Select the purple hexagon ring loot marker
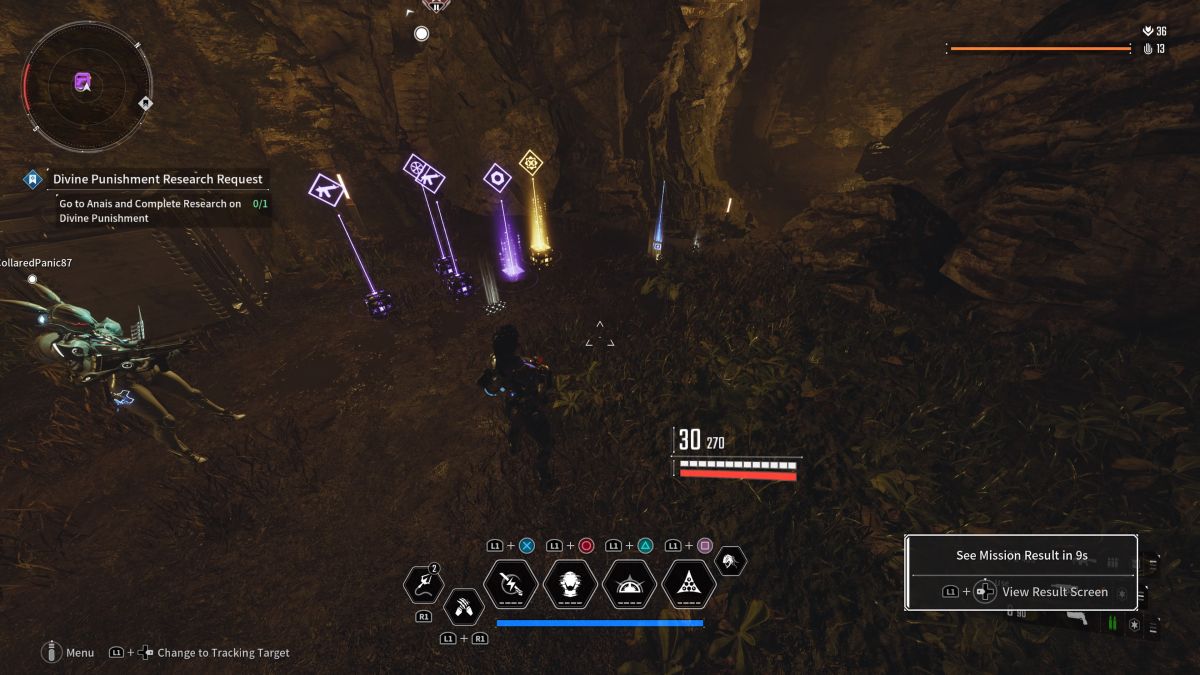Viewport: 1200px width, 675px height. click(x=497, y=178)
